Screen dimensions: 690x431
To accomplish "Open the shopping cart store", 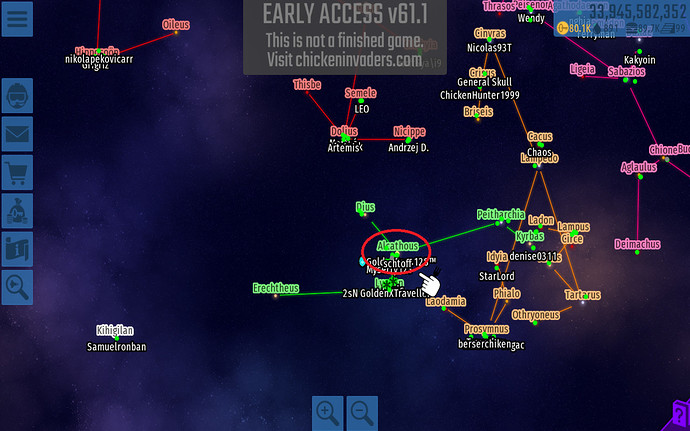I will coord(18,173).
